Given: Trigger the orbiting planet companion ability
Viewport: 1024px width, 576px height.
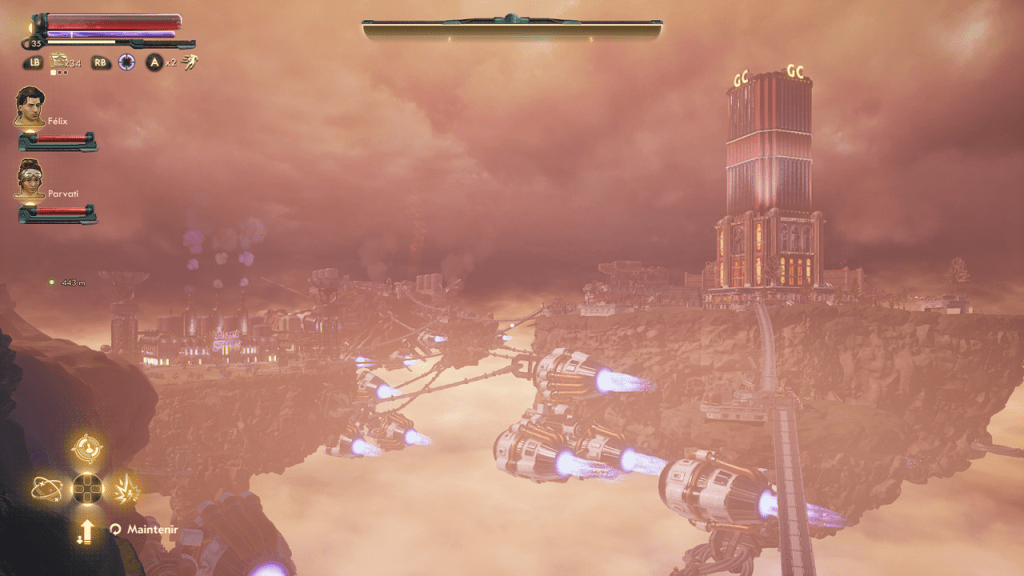Looking at the screenshot, I should click(x=46, y=489).
